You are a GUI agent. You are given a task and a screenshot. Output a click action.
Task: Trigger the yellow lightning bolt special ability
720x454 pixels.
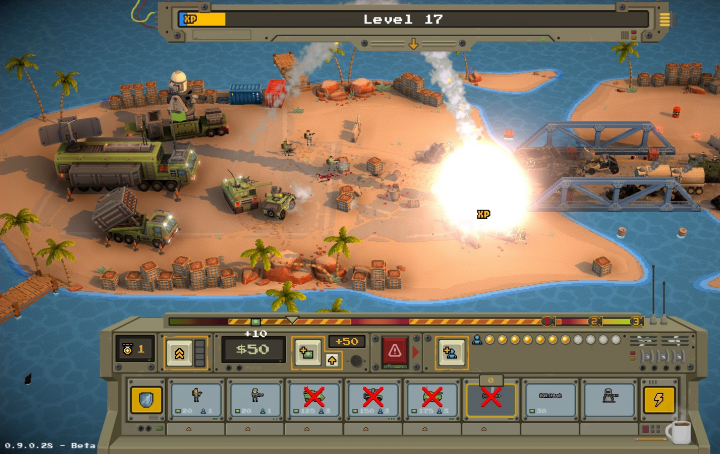point(658,399)
